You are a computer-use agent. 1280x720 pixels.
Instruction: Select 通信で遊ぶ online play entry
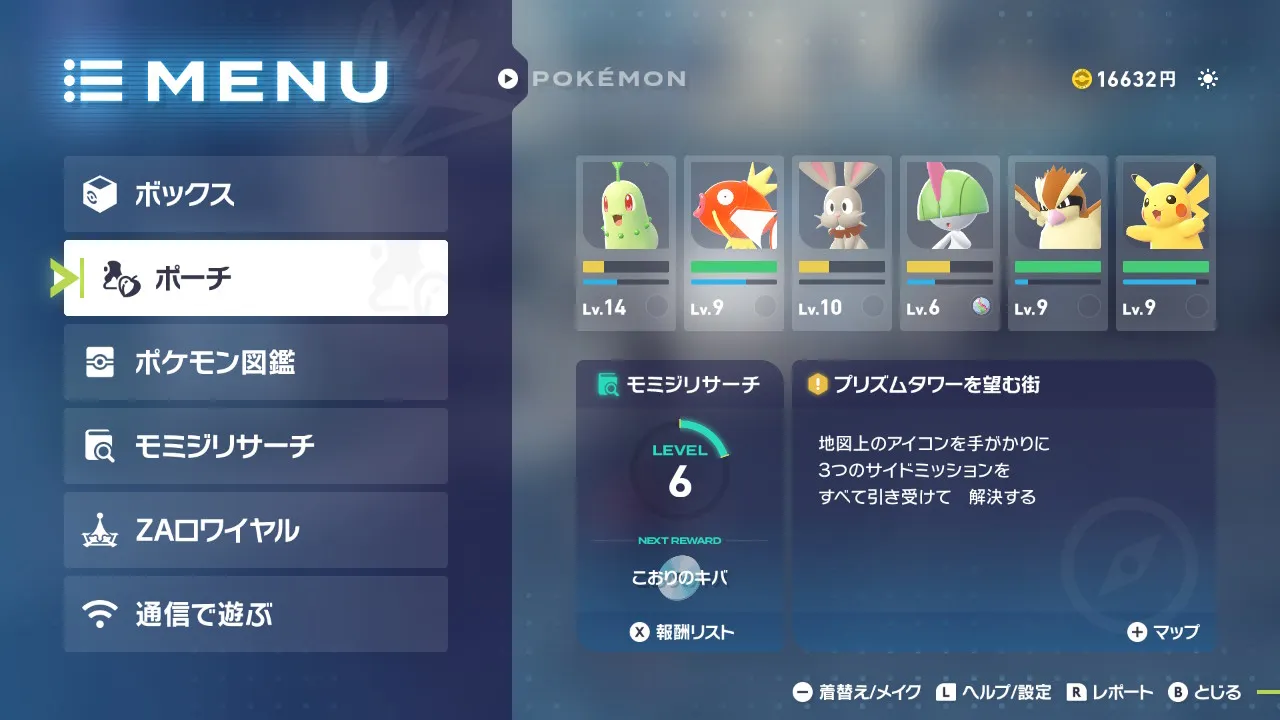tap(255, 614)
